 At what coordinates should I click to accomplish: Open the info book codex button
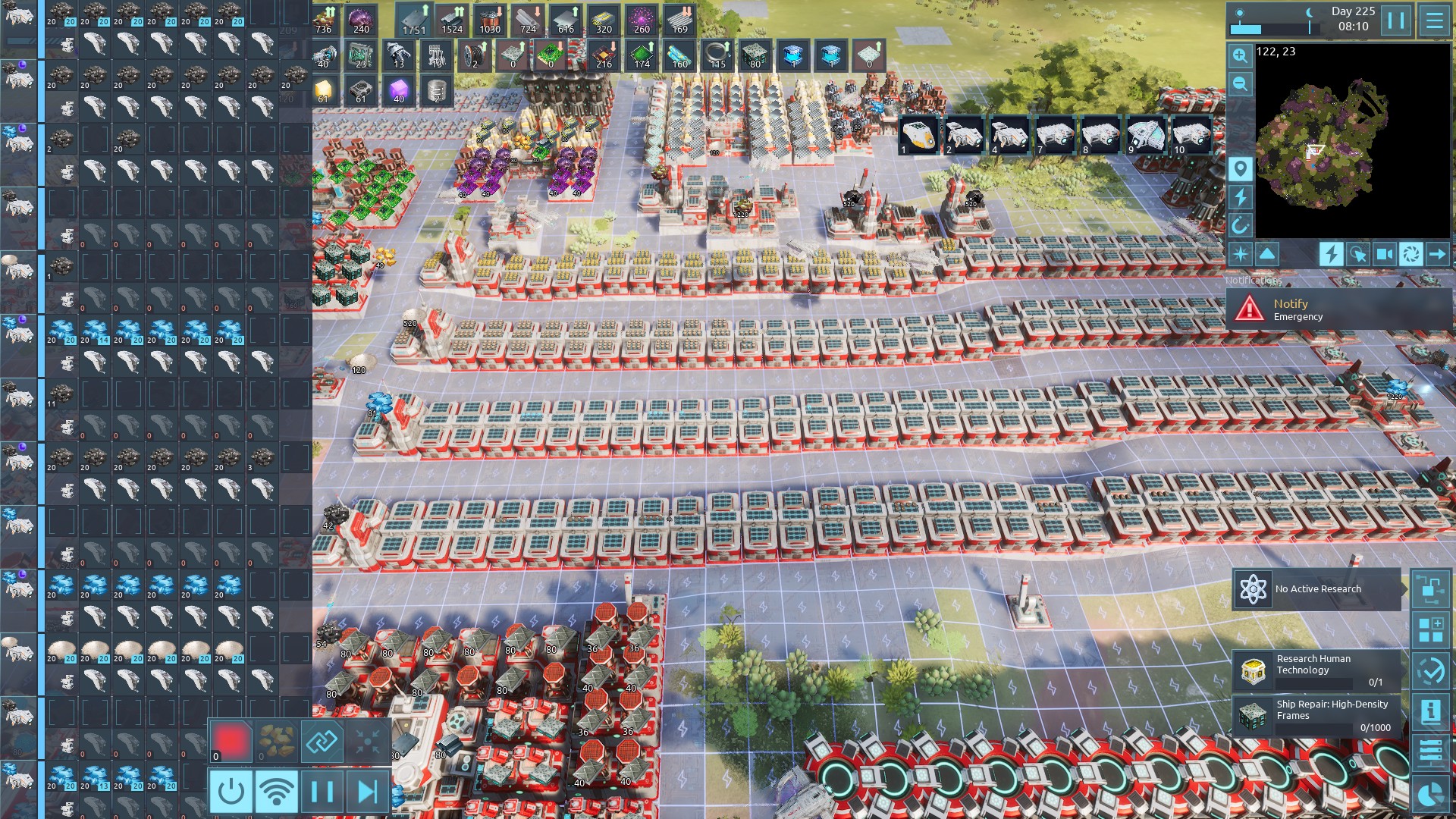tap(1430, 711)
